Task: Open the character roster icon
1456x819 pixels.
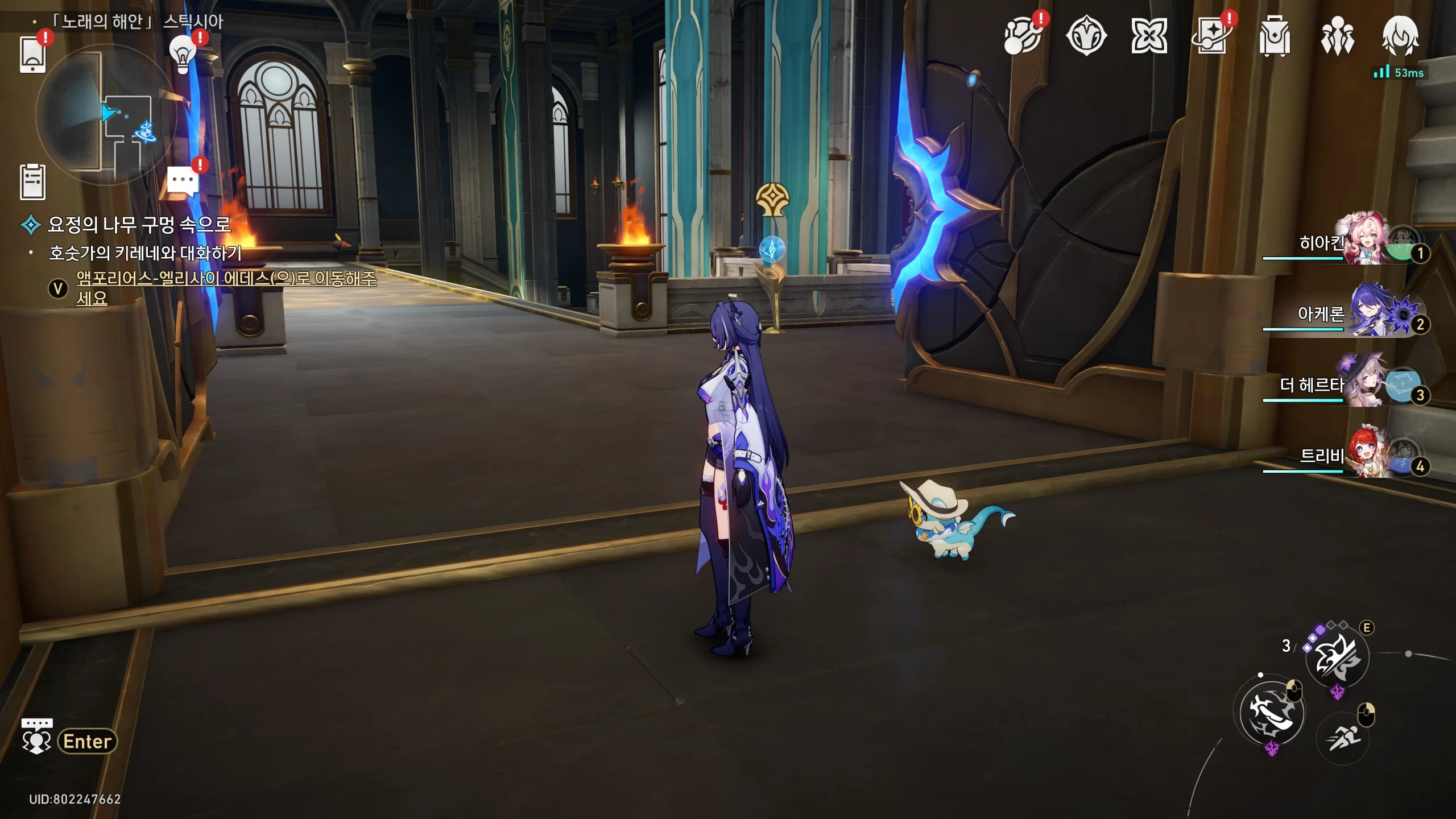Action: click(x=1337, y=37)
